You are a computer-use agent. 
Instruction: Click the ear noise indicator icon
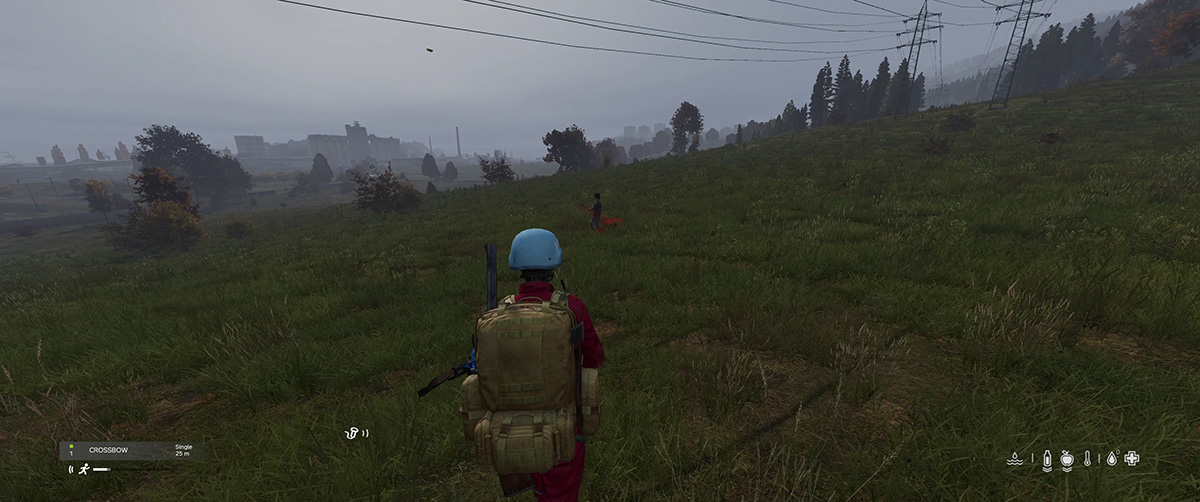[352, 433]
